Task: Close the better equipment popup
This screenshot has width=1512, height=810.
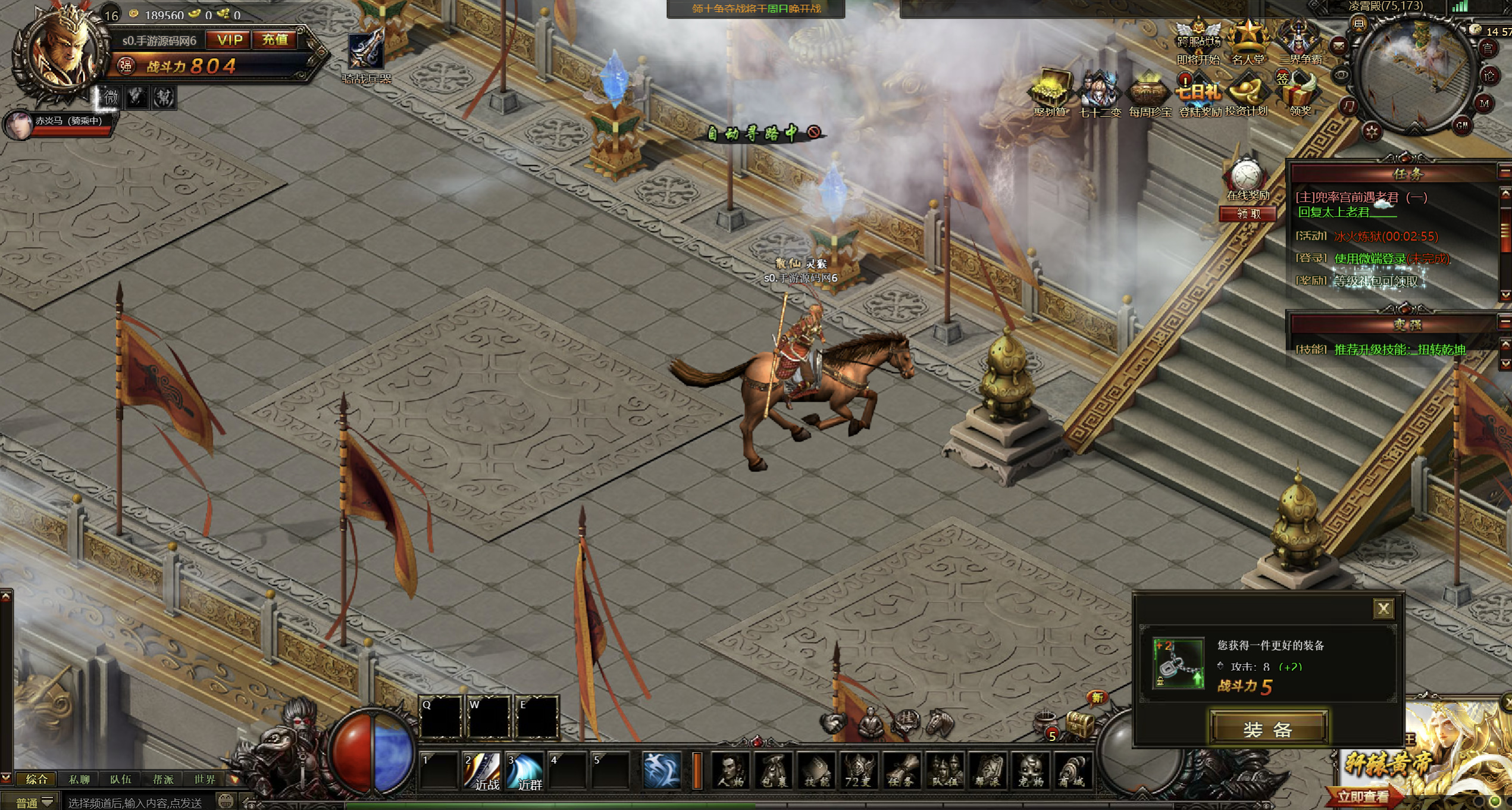Action: click(1383, 609)
